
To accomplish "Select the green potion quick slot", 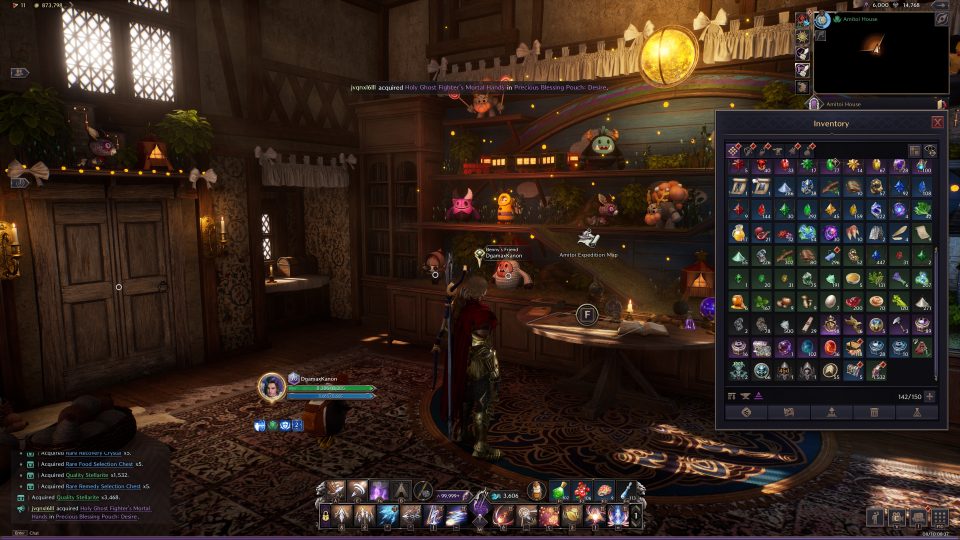I will coord(560,490).
